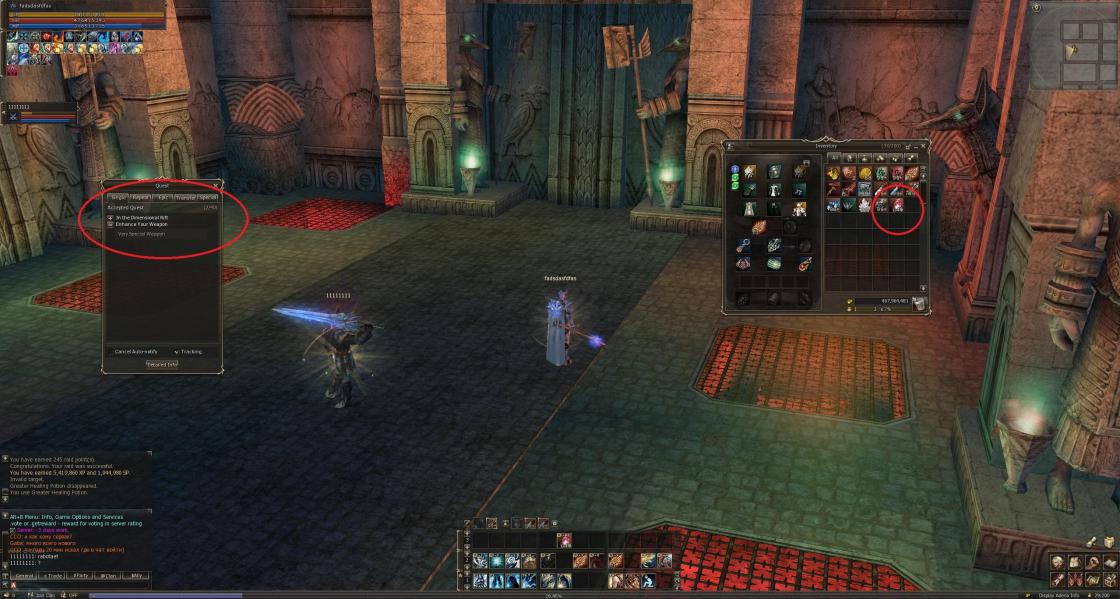Viewport: 1120px width, 599px height.
Task: Click the Join Clan button
Action: [43, 594]
